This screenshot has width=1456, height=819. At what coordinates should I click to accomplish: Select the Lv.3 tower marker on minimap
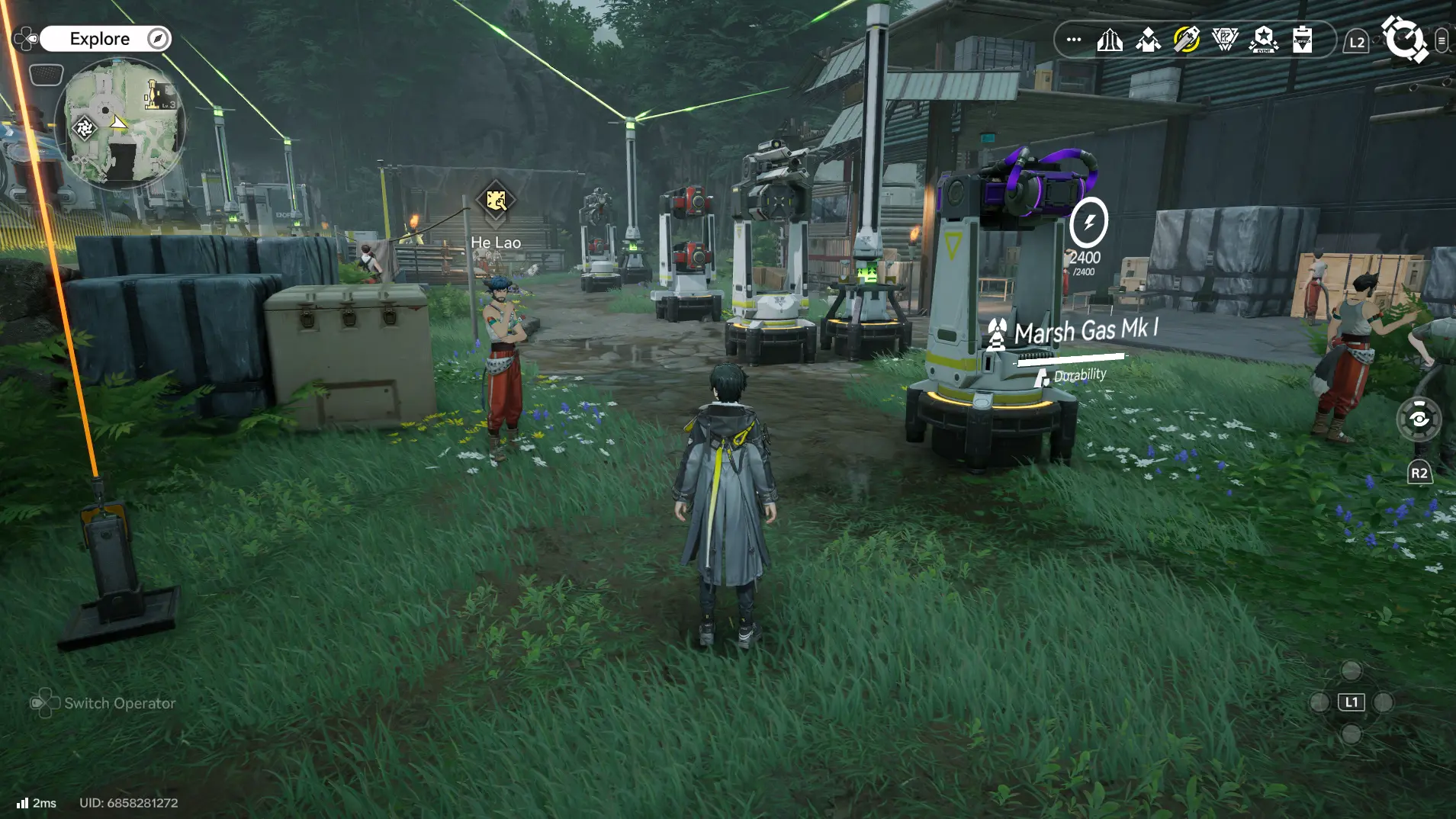[157, 95]
